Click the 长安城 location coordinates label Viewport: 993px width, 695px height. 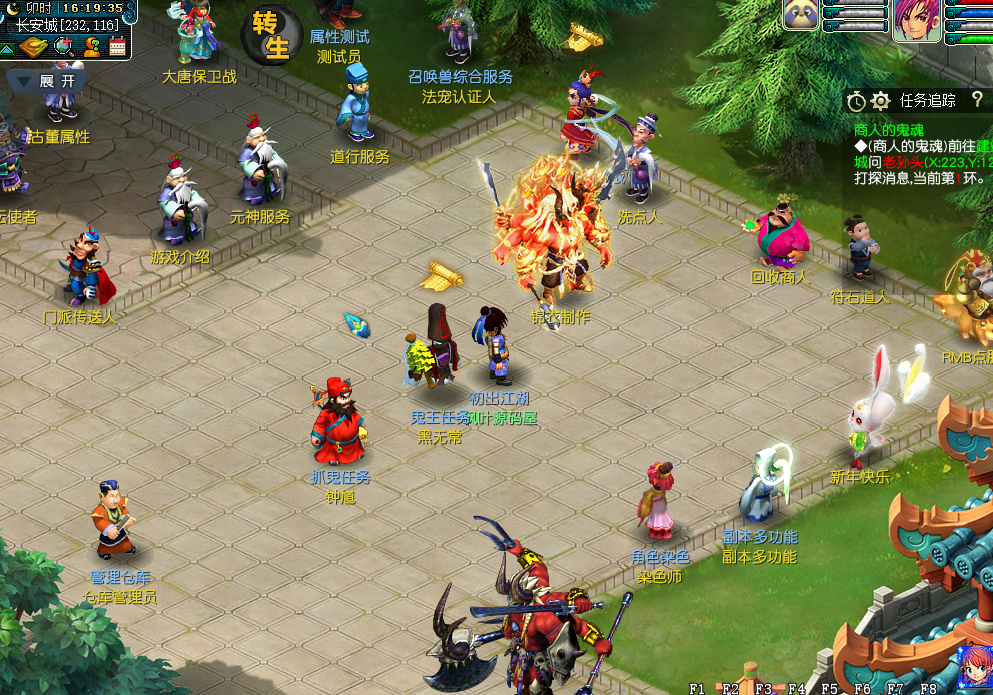[x=68, y=25]
